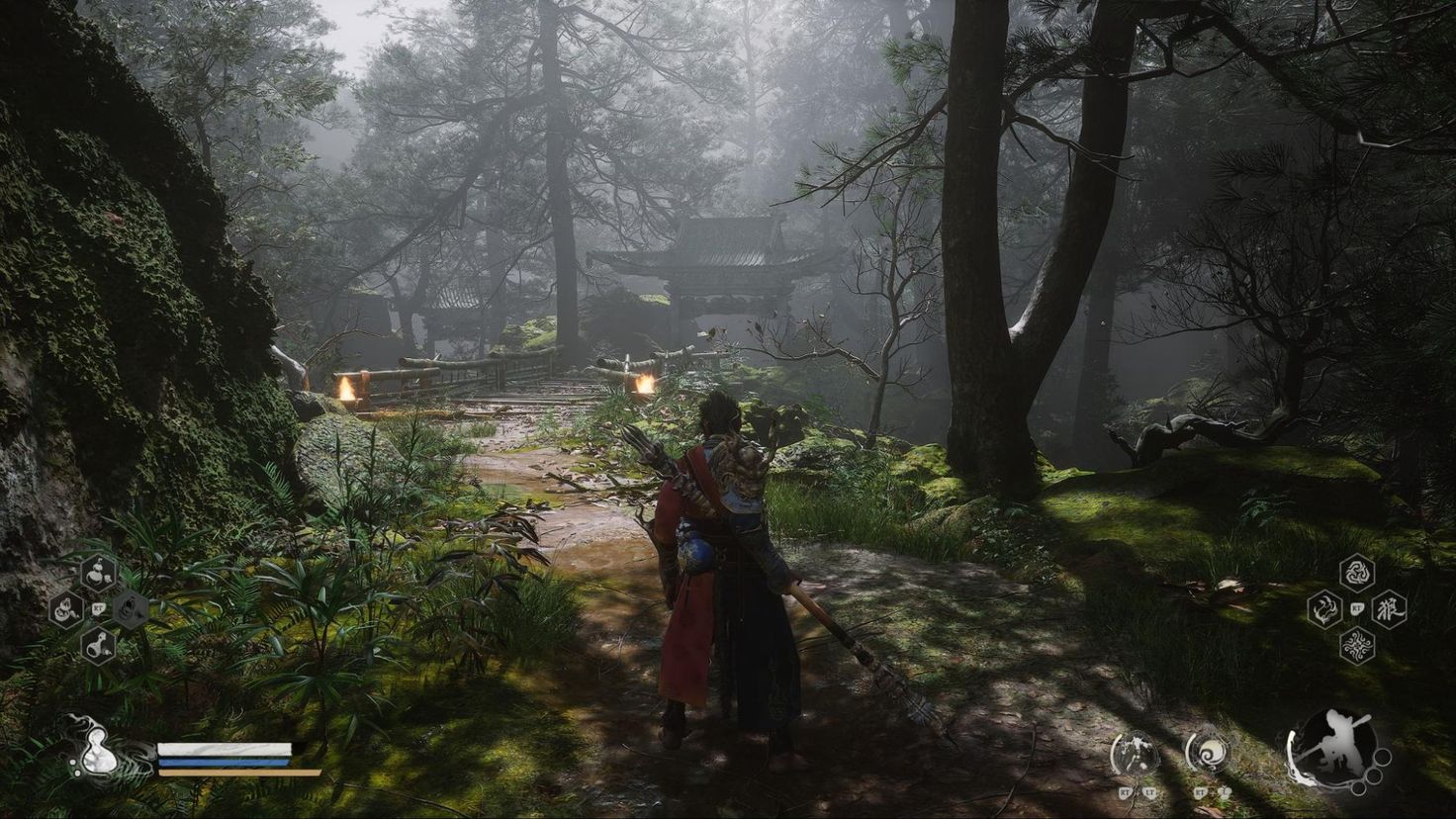
Task: Click the gold stamina bar at the bottom left
Action: click(x=237, y=772)
